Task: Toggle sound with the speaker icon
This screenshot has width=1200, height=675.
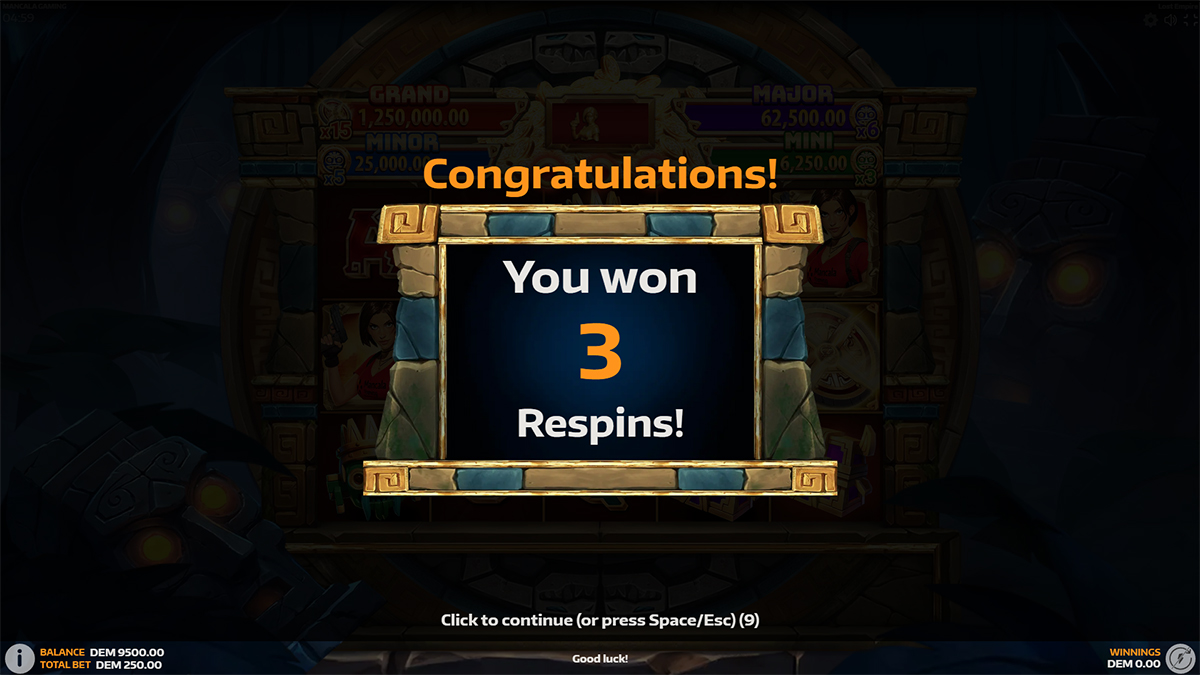Action: (1170, 20)
